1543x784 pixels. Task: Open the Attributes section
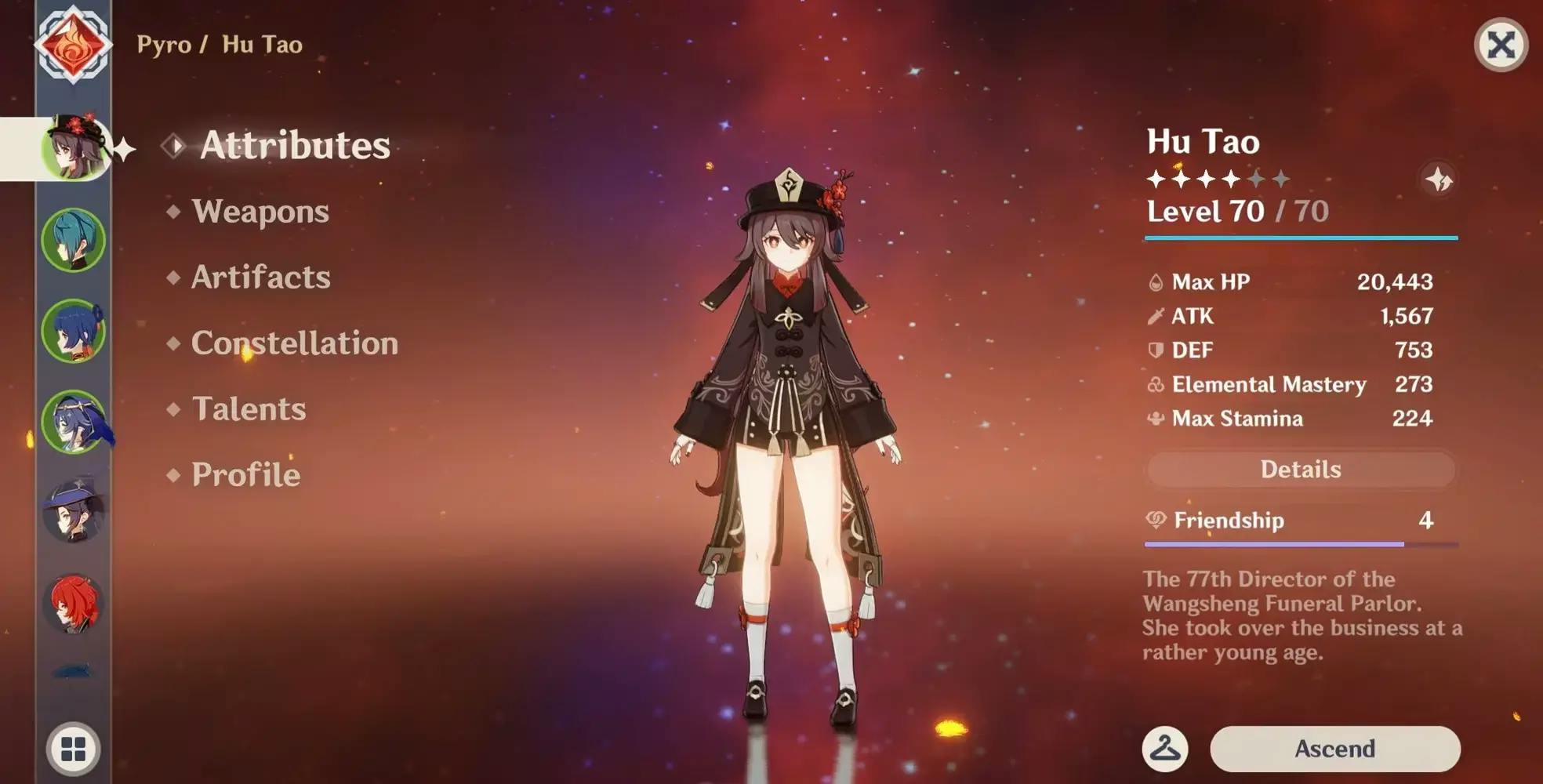[294, 146]
